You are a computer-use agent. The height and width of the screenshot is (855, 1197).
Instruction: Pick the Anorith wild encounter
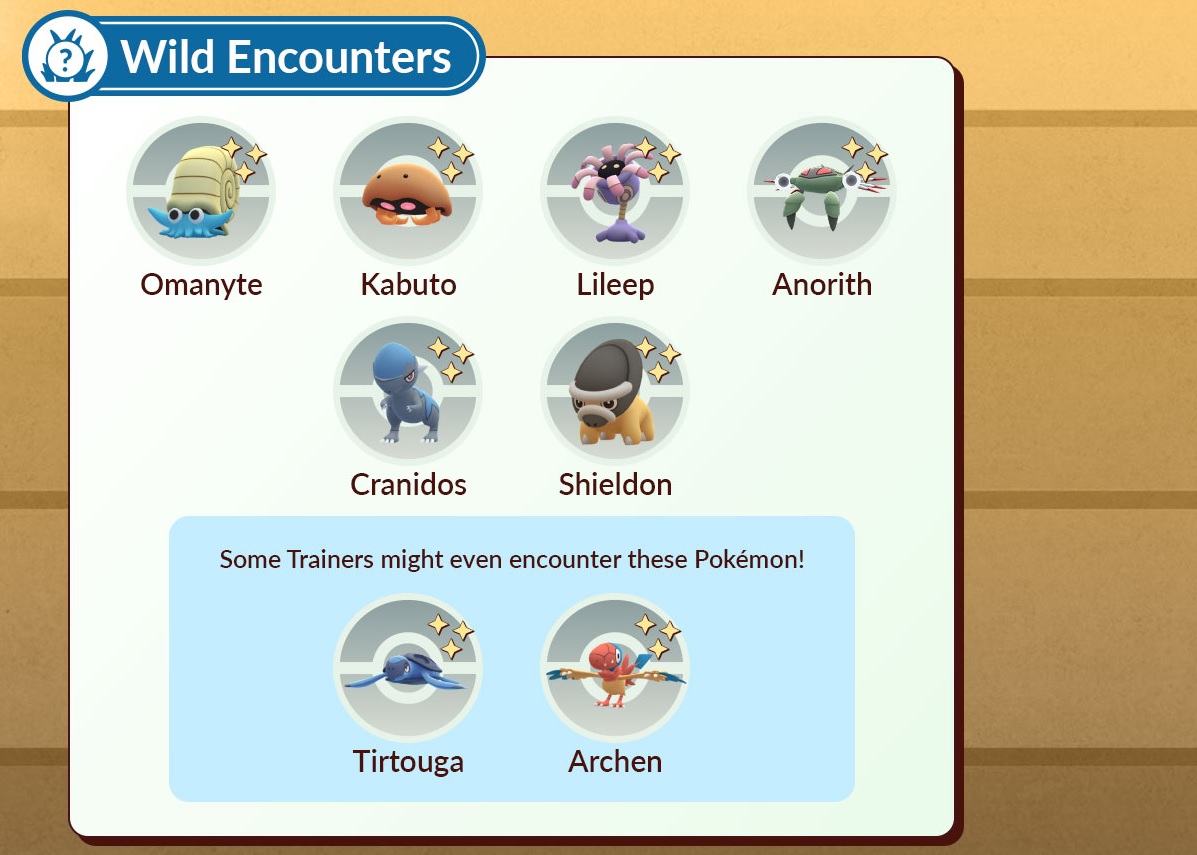point(822,192)
